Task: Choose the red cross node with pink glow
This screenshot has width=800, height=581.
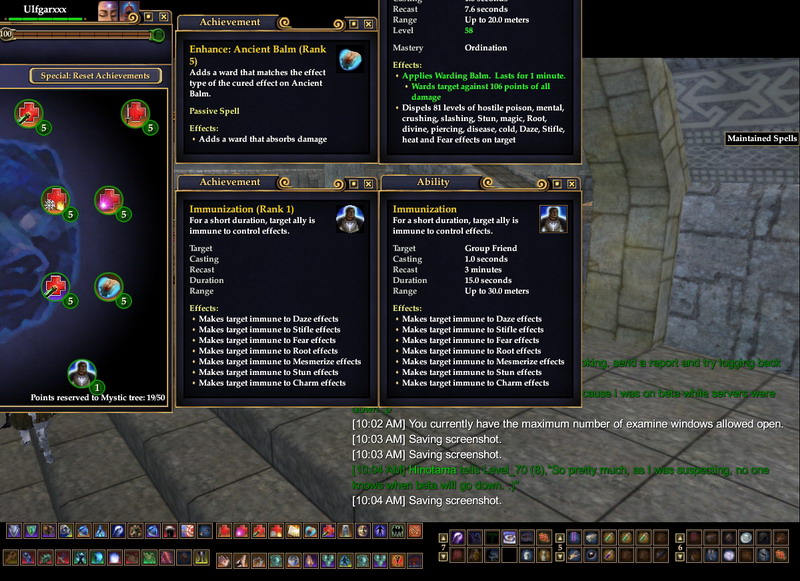Action: click(107, 201)
